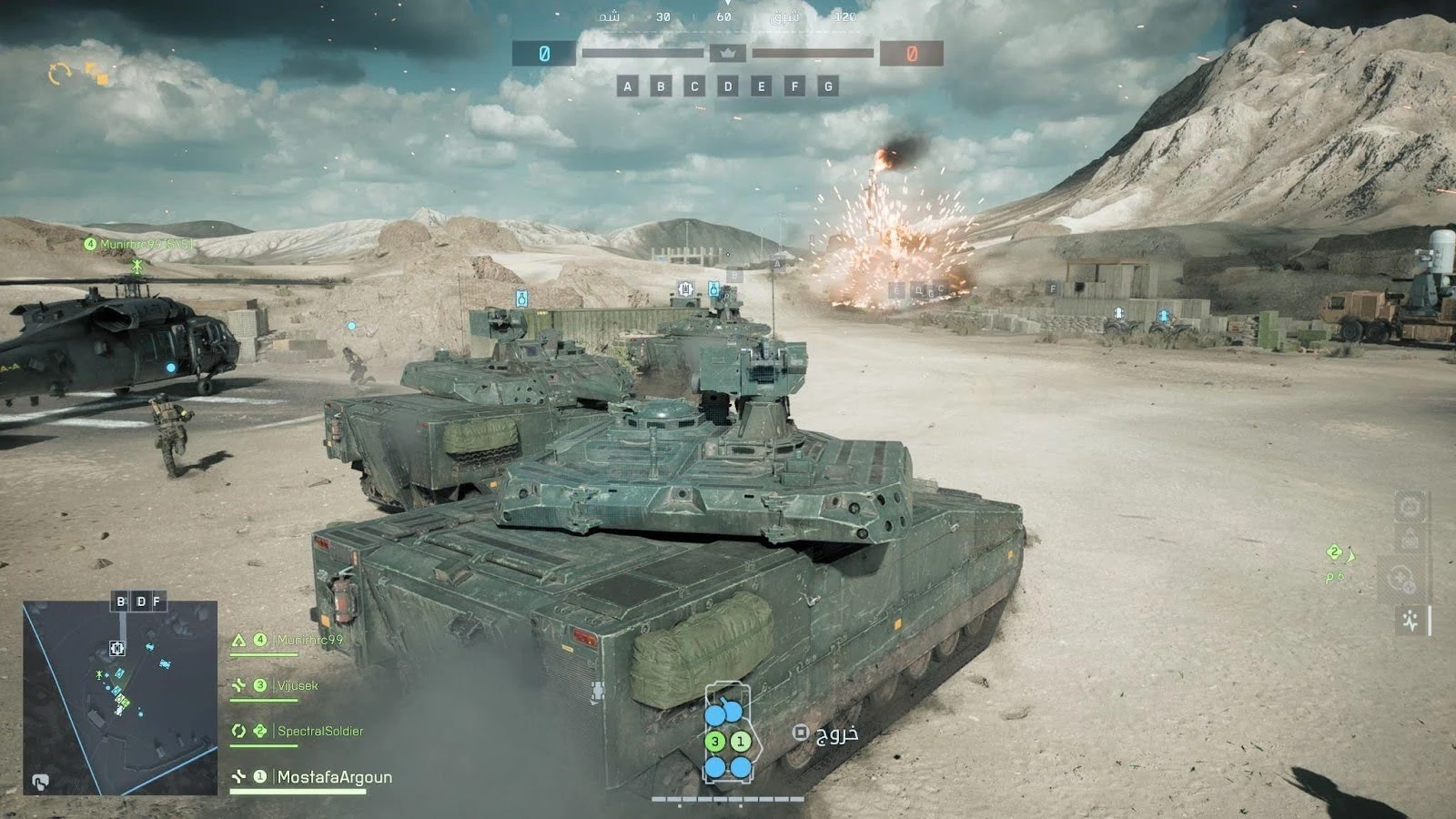The width and height of the screenshot is (1456, 819).
Task: Click objective D flag indicator
Action: 728,86
